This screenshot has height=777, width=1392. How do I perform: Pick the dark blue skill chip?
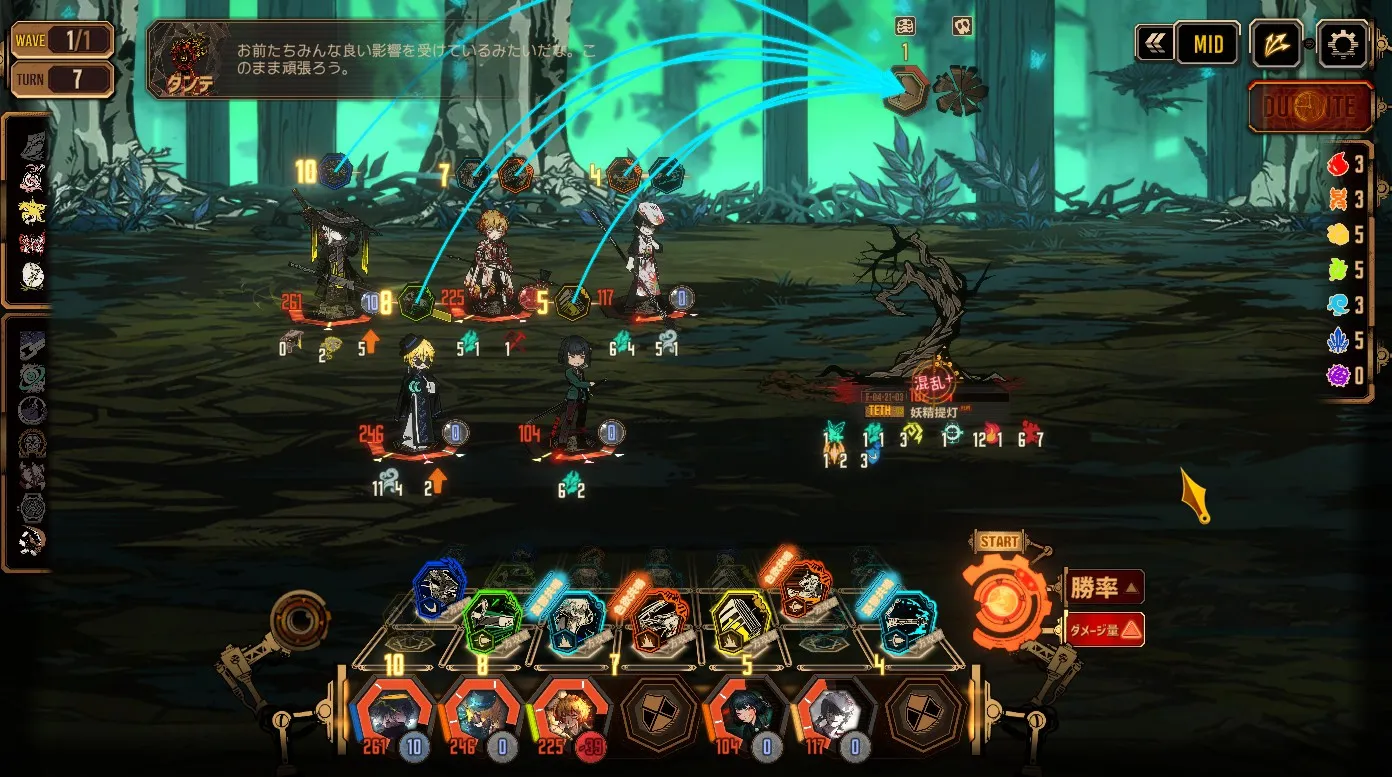[440, 588]
